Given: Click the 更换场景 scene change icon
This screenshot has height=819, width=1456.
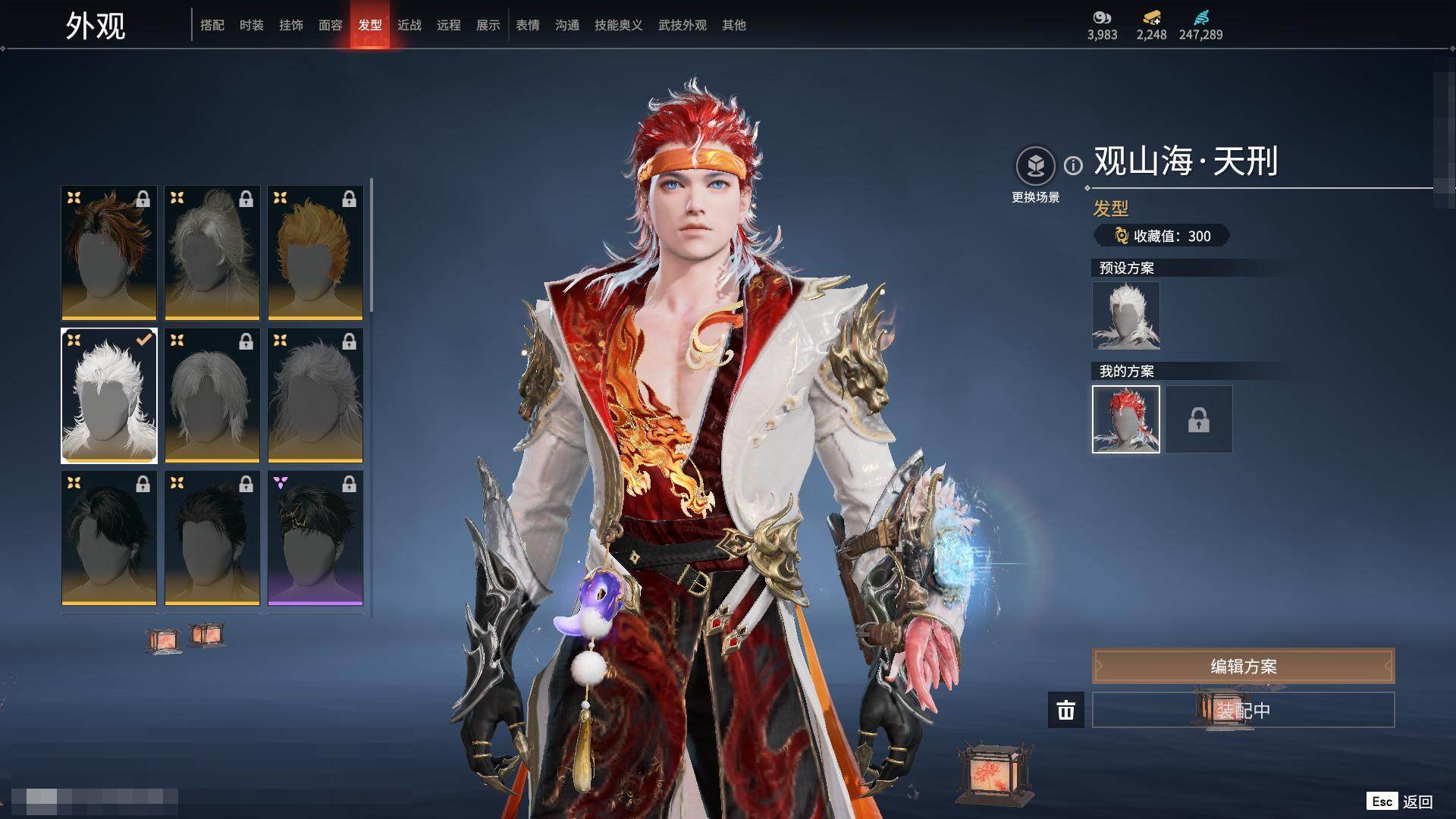Looking at the screenshot, I should point(1035,165).
